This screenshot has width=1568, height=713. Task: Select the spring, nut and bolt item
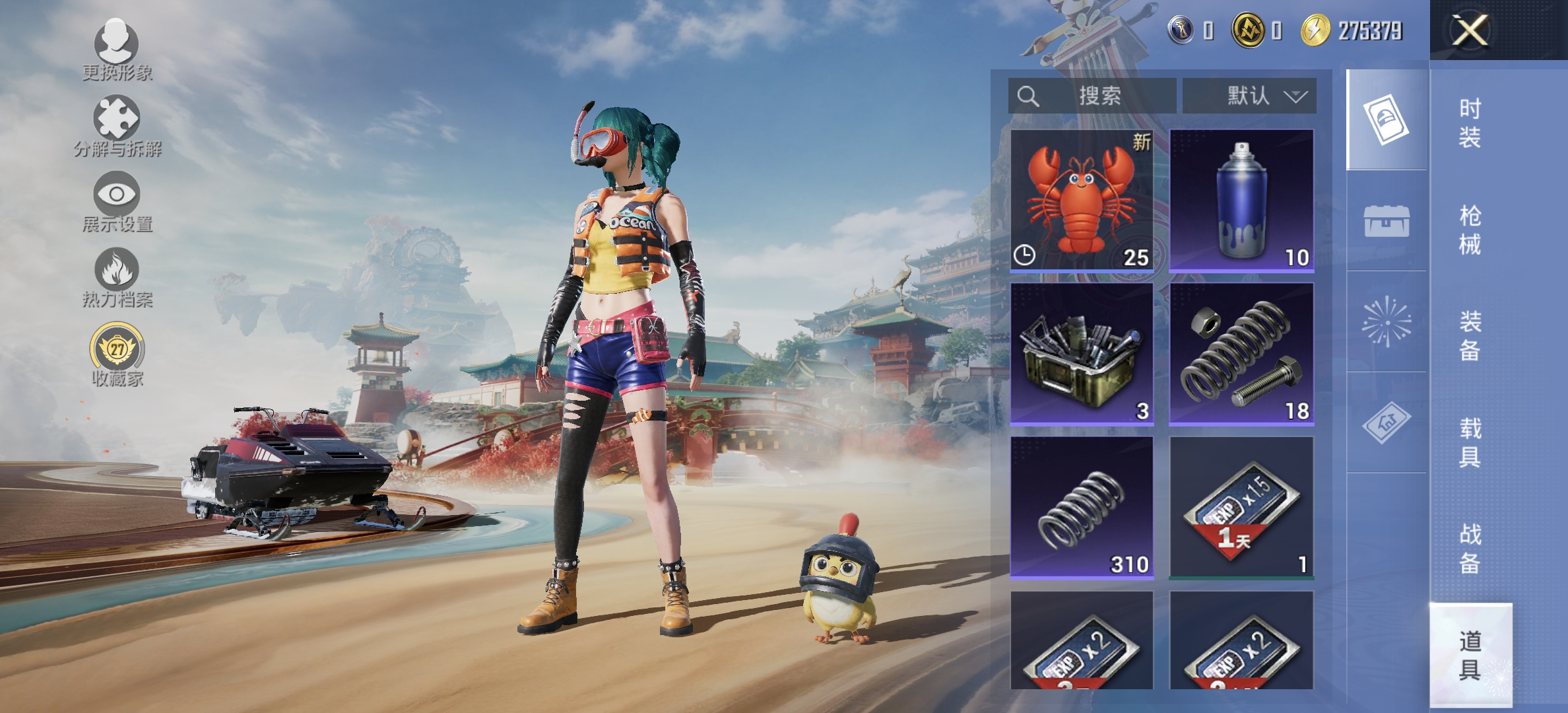point(1241,353)
